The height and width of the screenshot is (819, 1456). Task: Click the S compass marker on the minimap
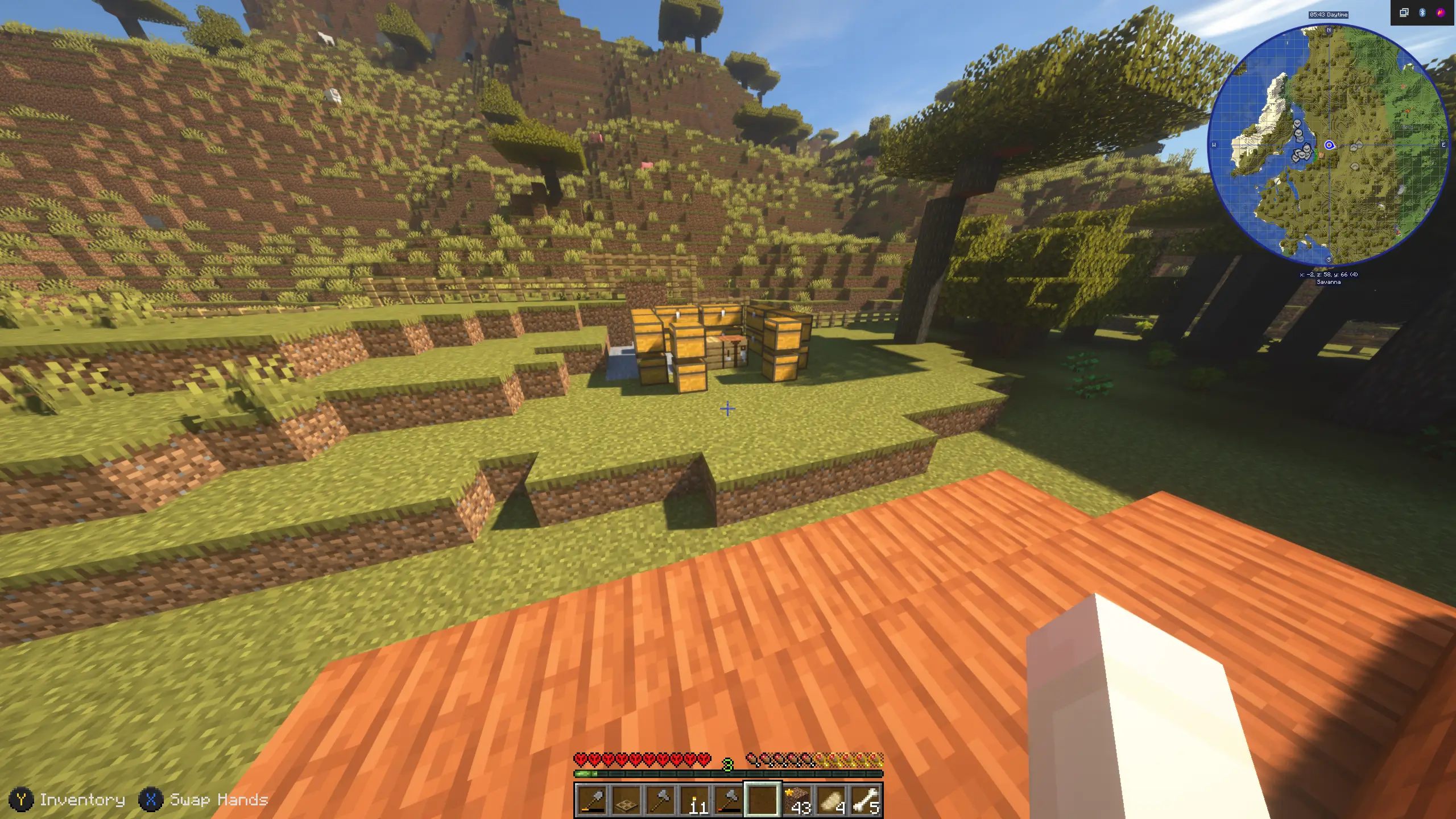click(x=1329, y=260)
